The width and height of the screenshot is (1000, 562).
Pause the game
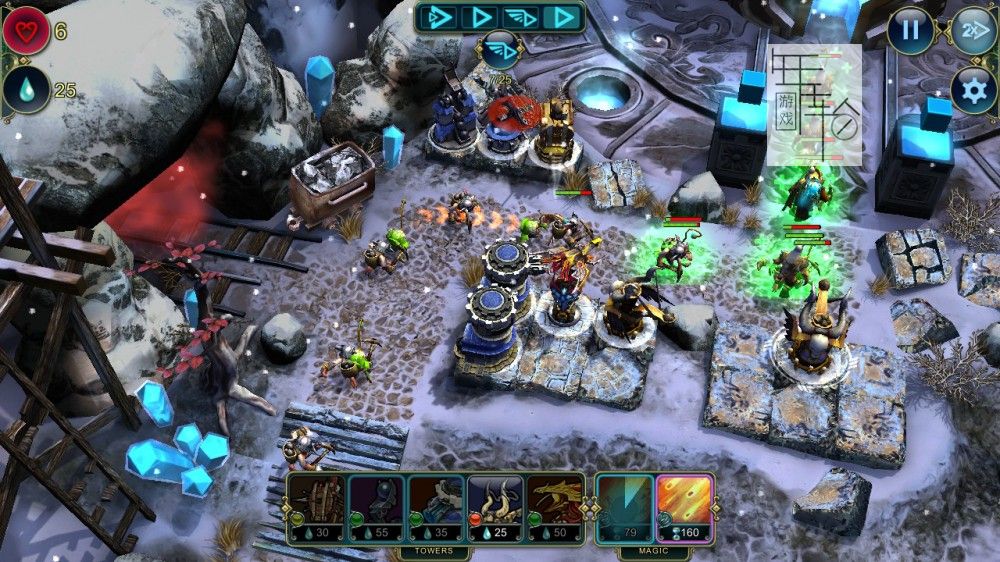pyautogui.click(x=910, y=30)
